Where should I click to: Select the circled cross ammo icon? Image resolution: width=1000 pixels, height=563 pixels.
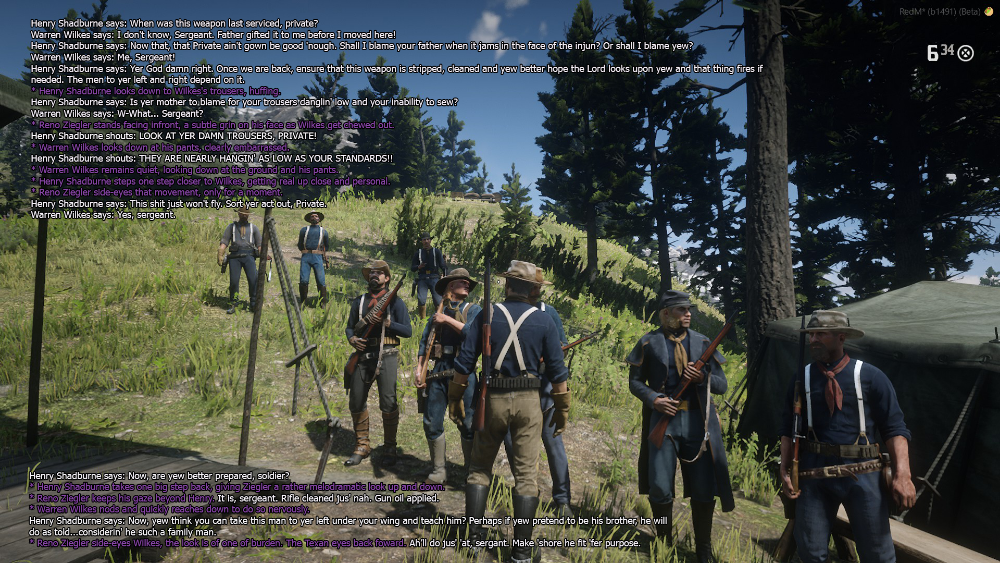coord(966,53)
